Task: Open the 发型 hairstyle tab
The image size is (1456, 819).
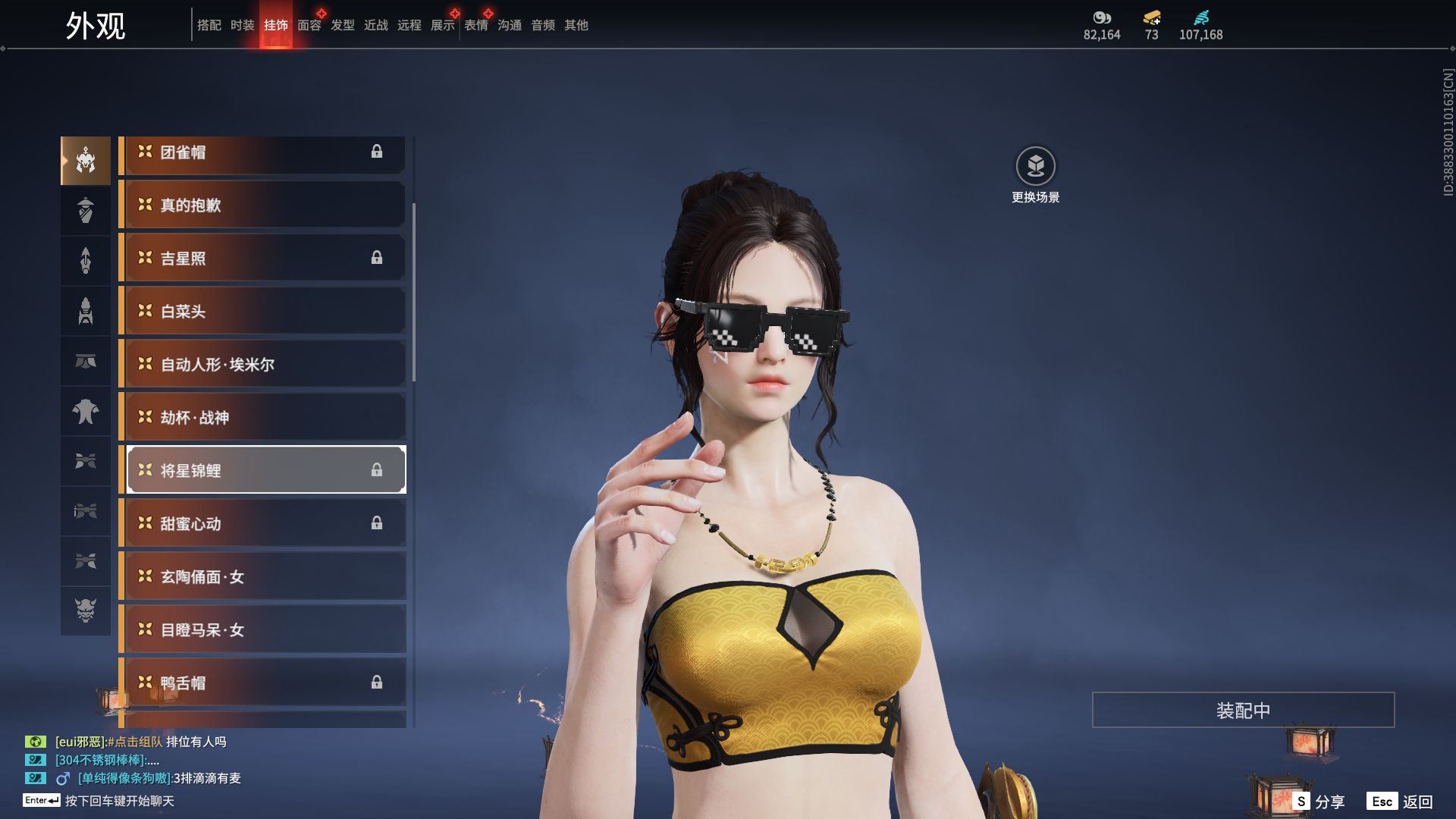Action: tap(343, 25)
